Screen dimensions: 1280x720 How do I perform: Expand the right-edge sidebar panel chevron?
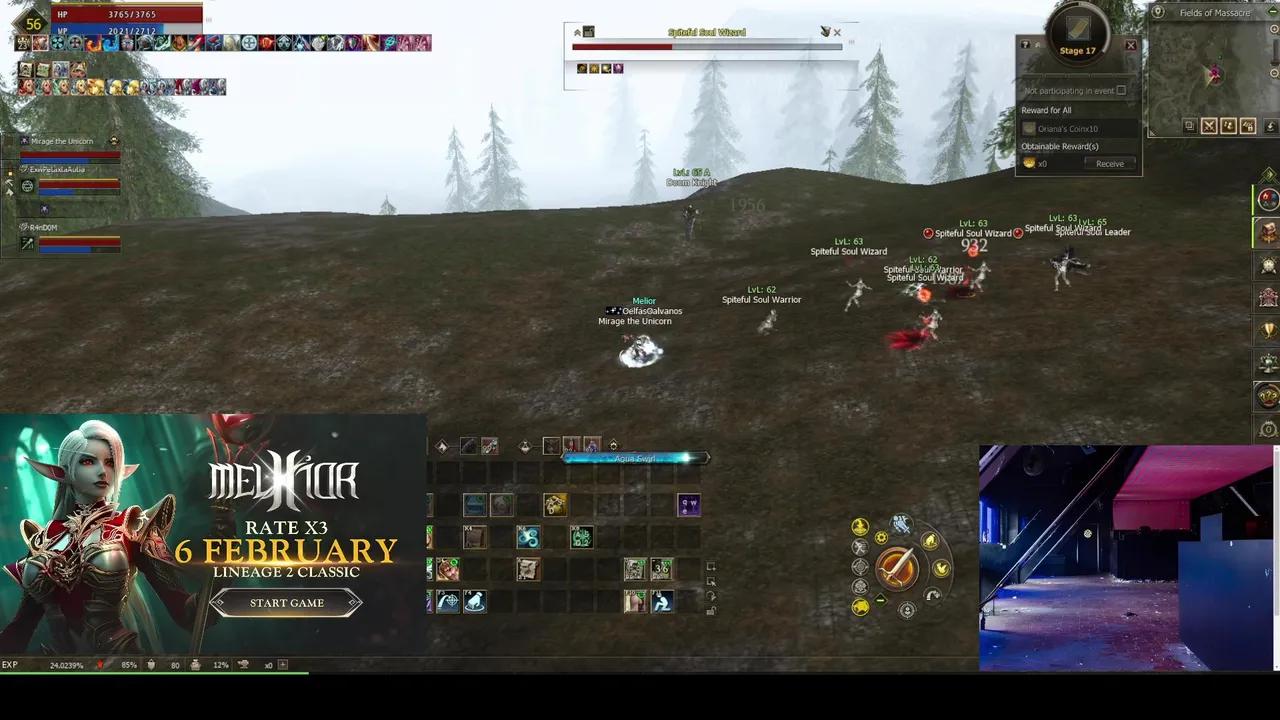point(1268,176)
